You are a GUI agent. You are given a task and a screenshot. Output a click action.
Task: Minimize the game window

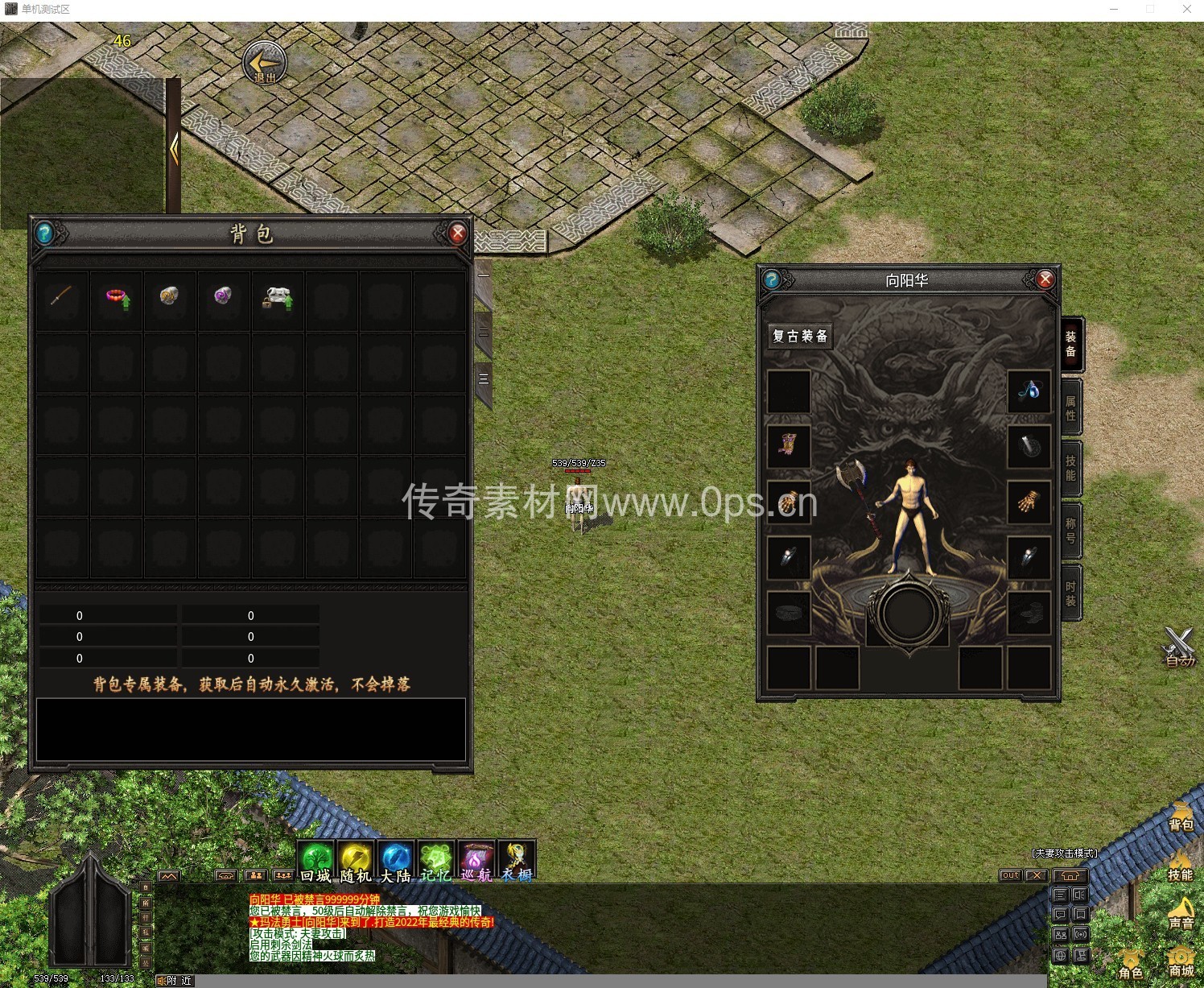1115,10
